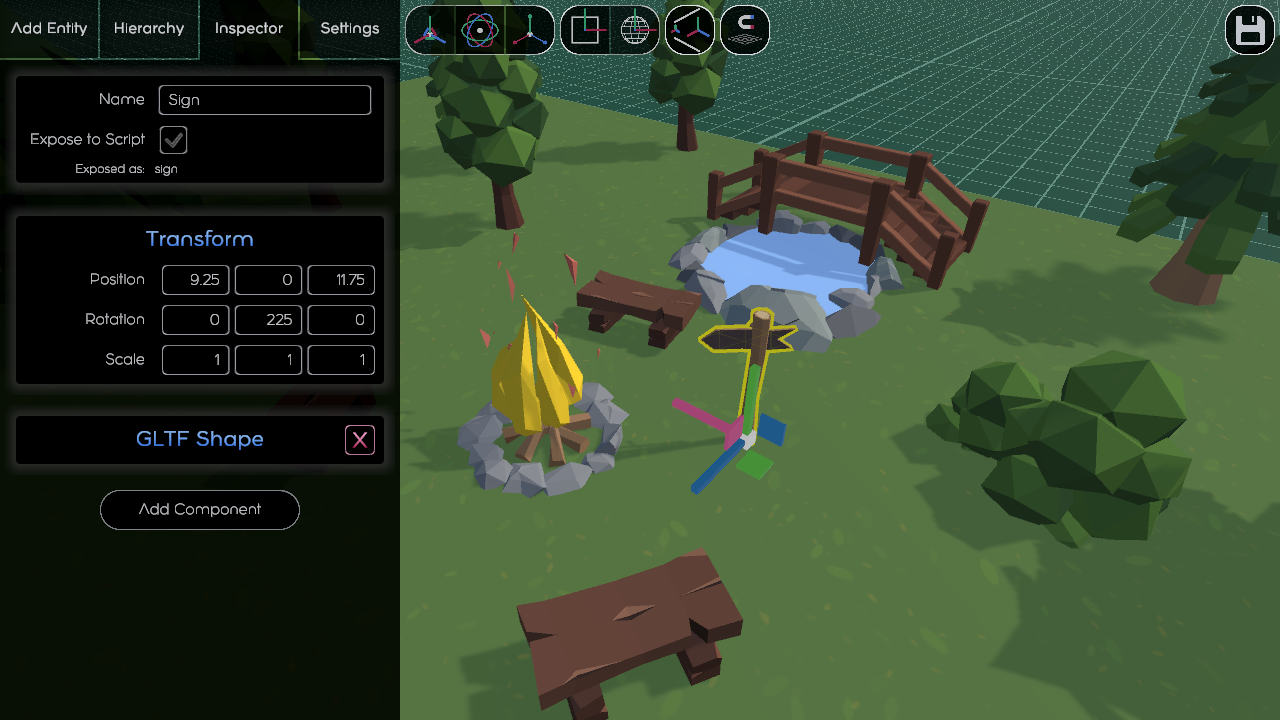Select the rotate gizmo tool
Image resolution: width=1280 pixels, height=720 pixels.
tap(480, 30)
